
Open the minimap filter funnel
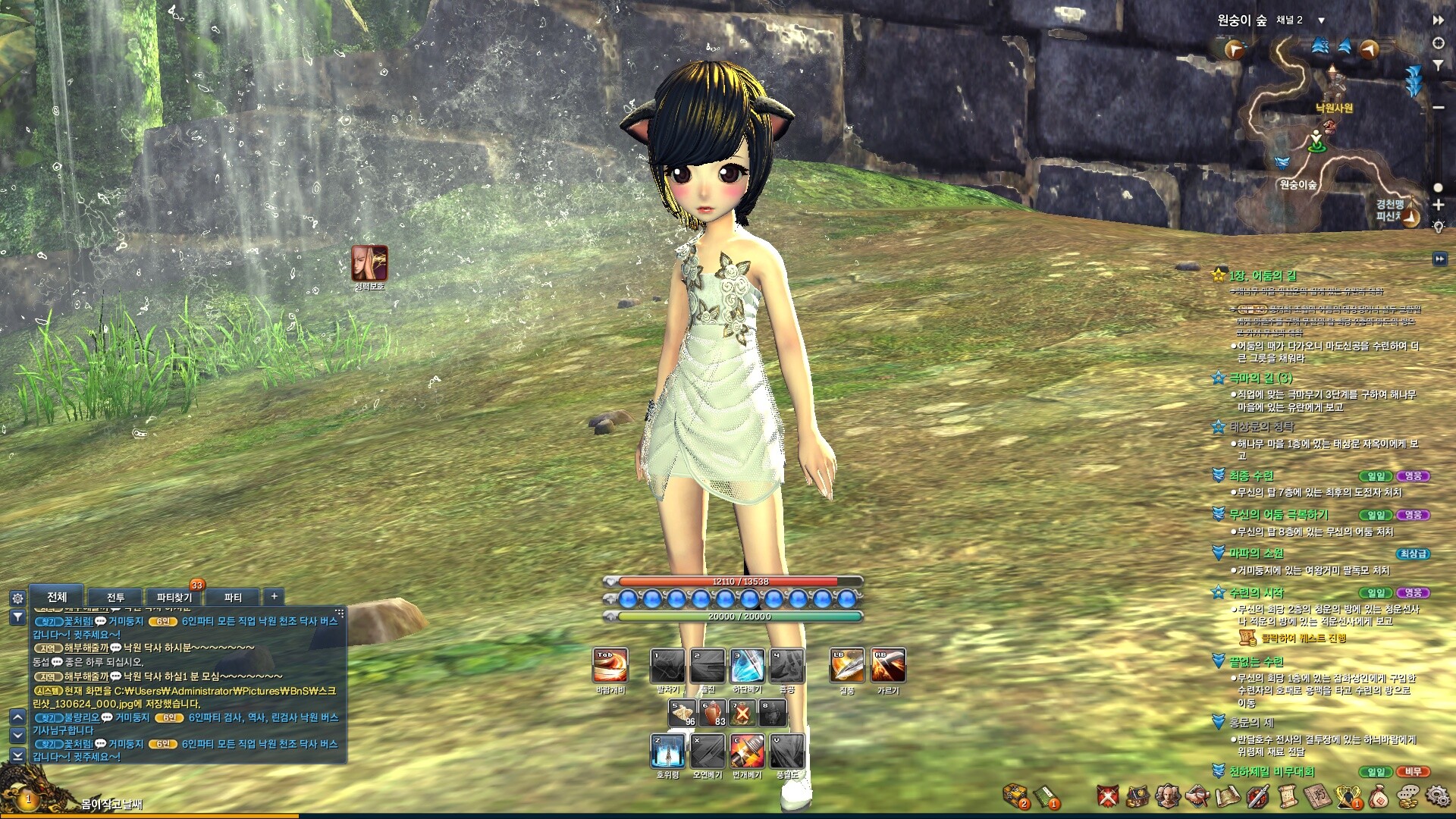[x=1438, y=66]
